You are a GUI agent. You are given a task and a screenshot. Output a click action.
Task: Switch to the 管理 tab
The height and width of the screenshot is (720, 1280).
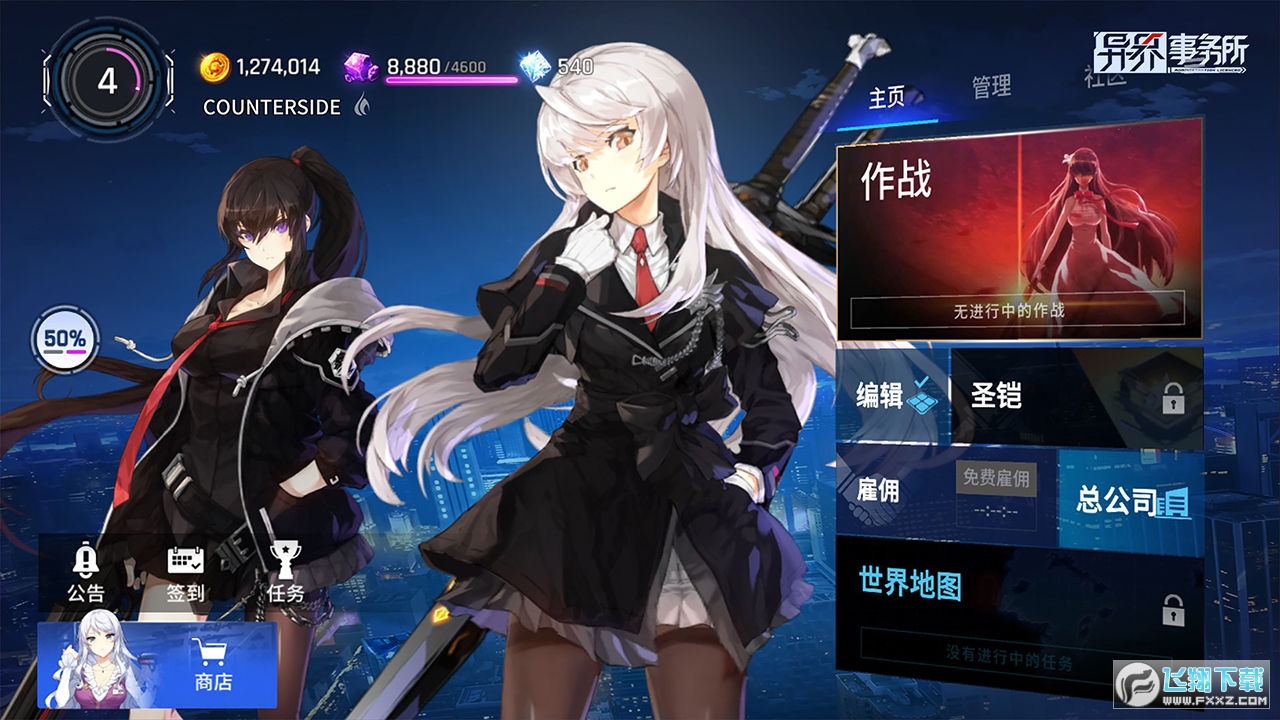point(991,87)
